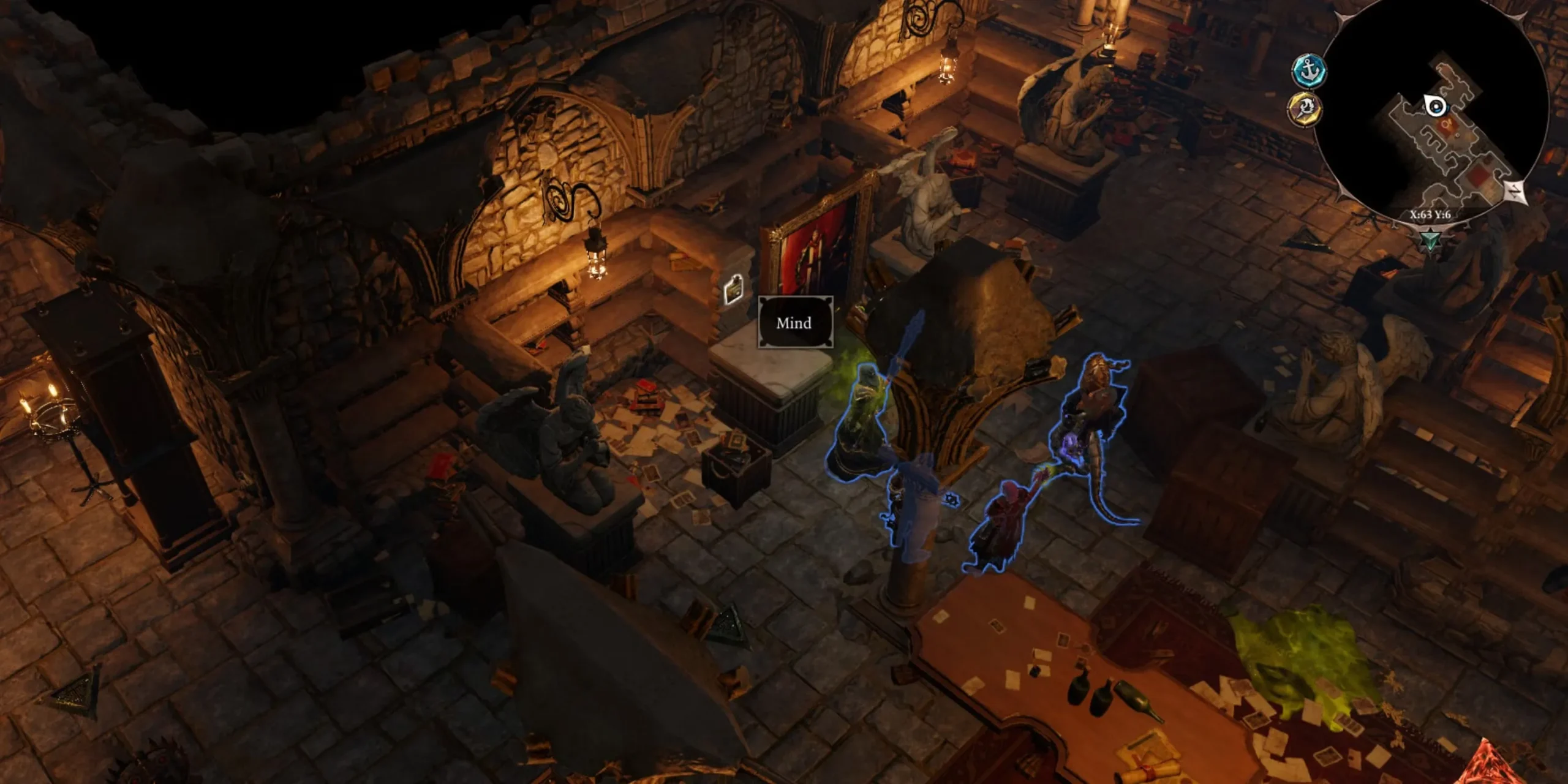The width and height of the screenshot is (1568, 784).
Task: Pick up the white-outlined highlighted bottle item
Action: (x=733, y=288)
